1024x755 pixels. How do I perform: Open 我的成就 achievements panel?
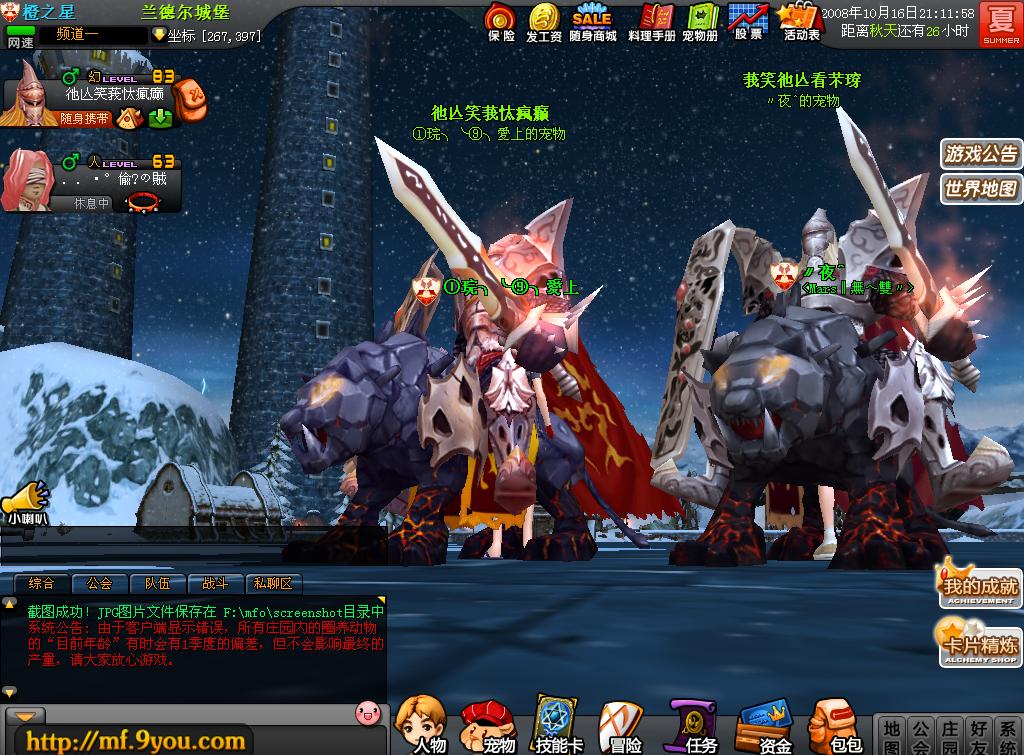[x=979, y=587]
